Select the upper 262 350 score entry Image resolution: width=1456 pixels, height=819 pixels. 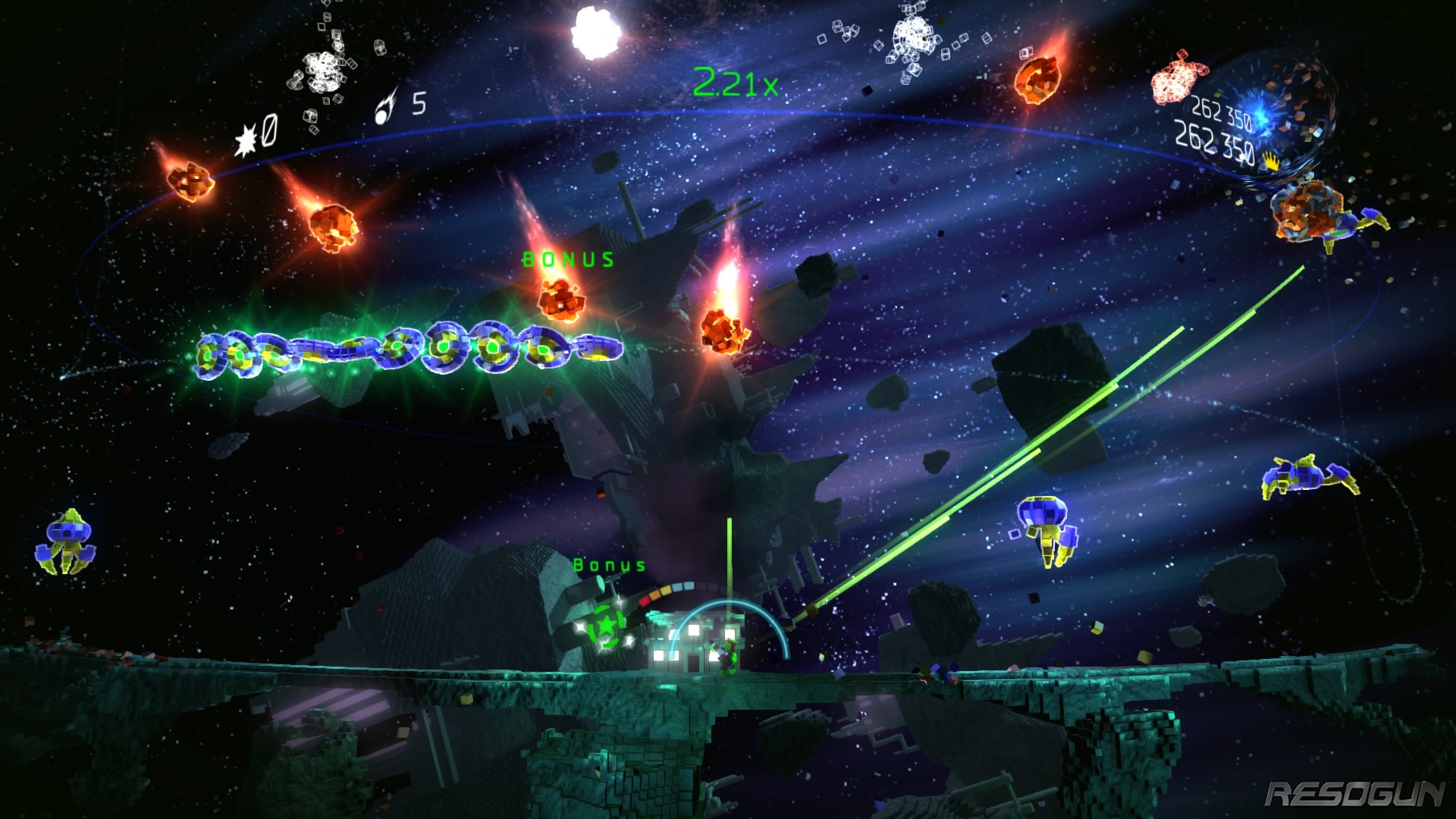coord(1223,113)
